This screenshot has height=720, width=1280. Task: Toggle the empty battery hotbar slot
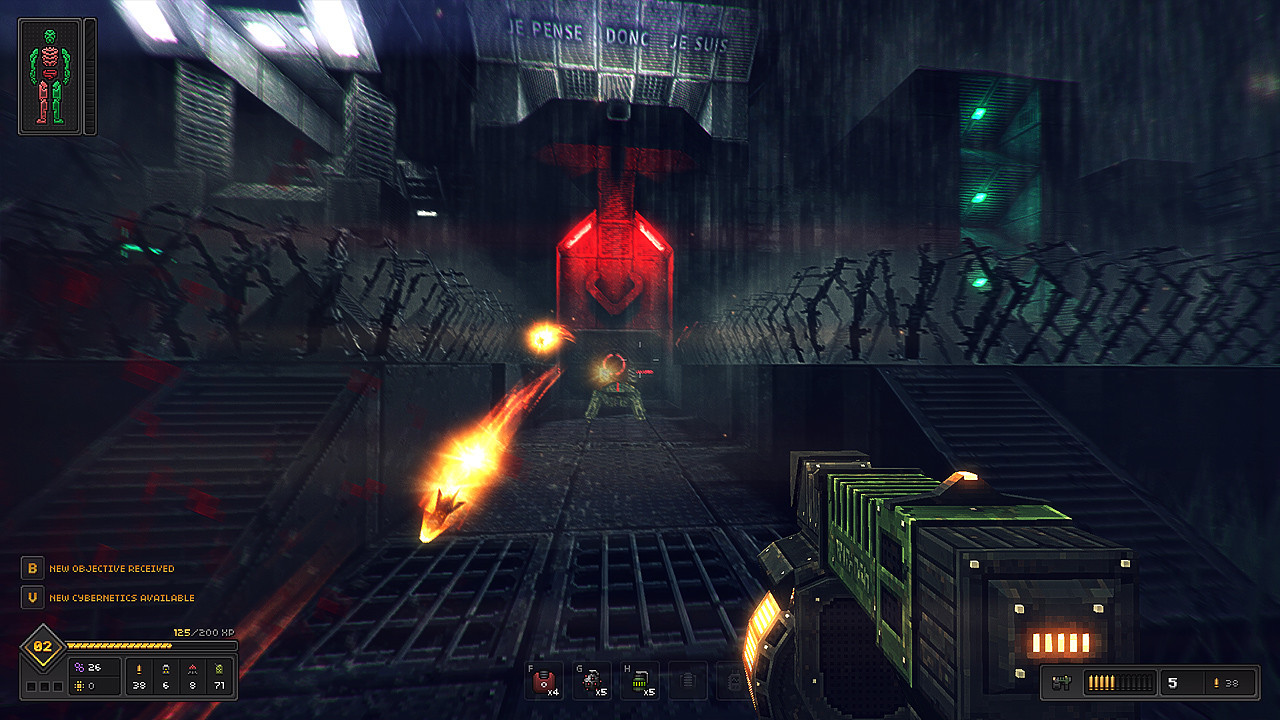point(687,680)
